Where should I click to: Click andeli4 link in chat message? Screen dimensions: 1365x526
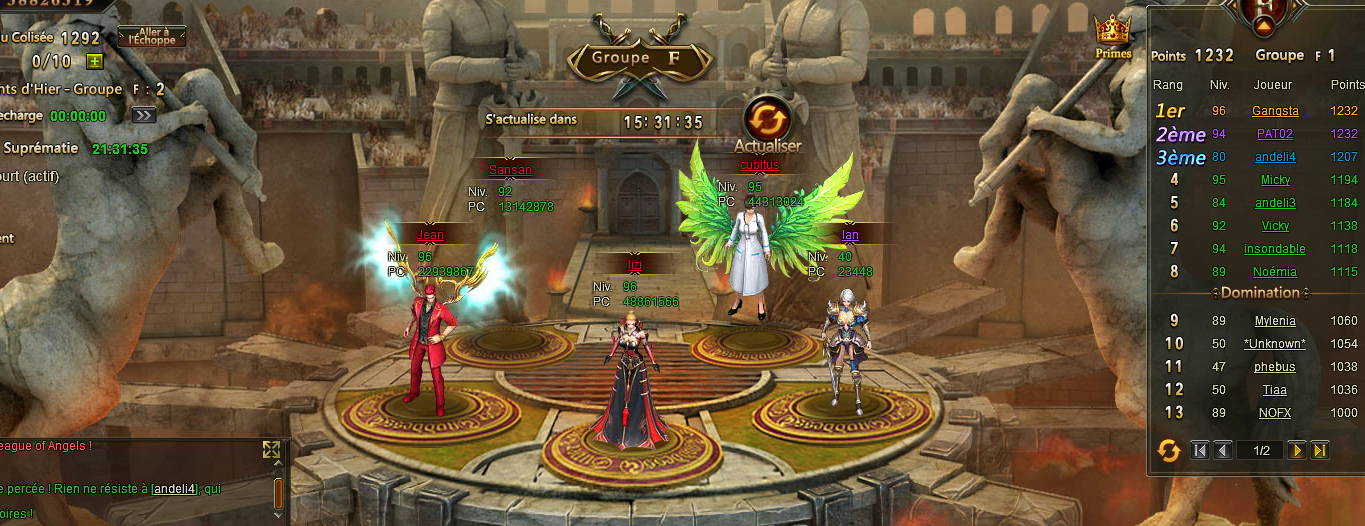(x=176, y=489)
